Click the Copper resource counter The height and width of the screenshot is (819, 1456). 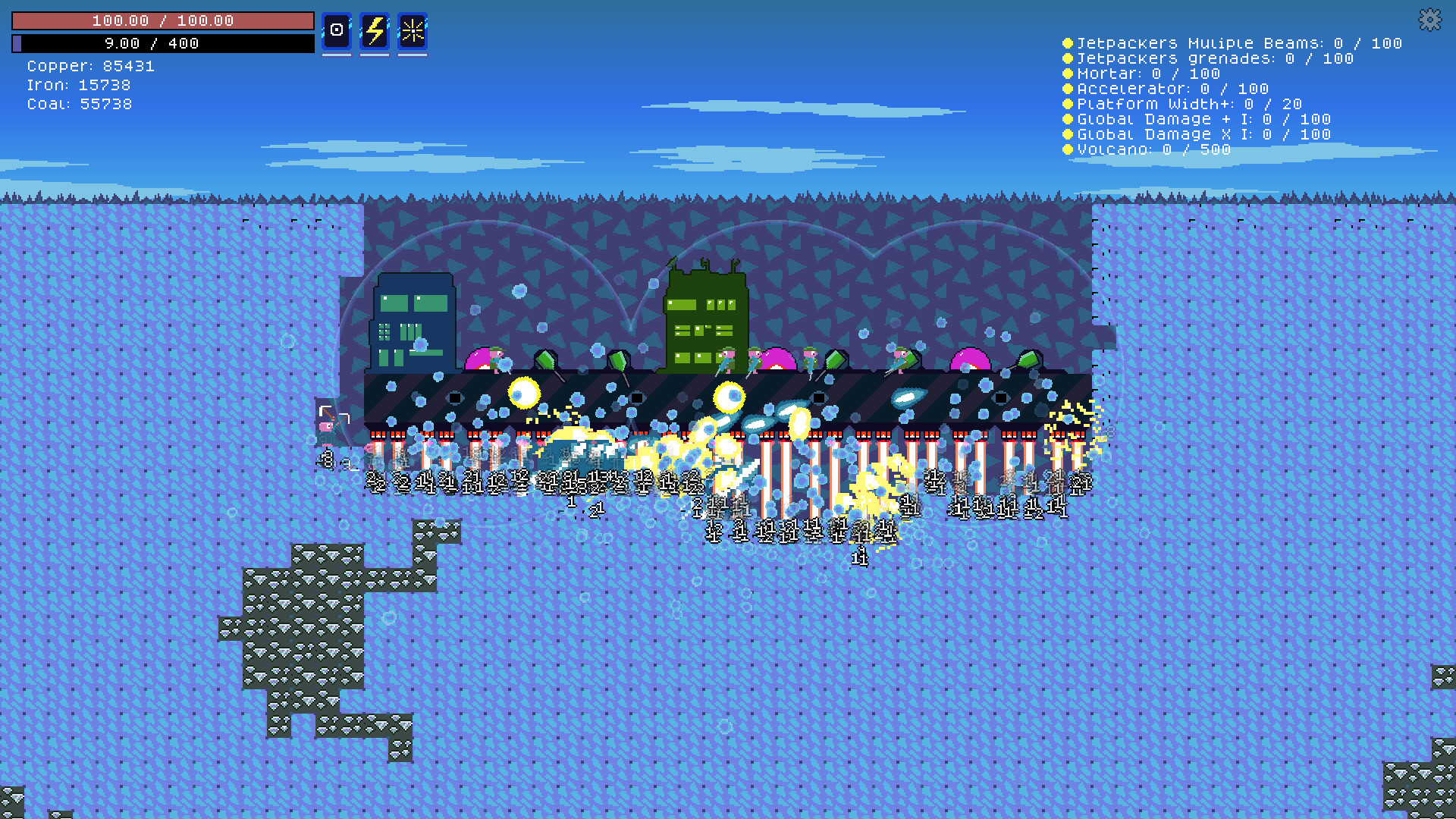click(91, 66)
